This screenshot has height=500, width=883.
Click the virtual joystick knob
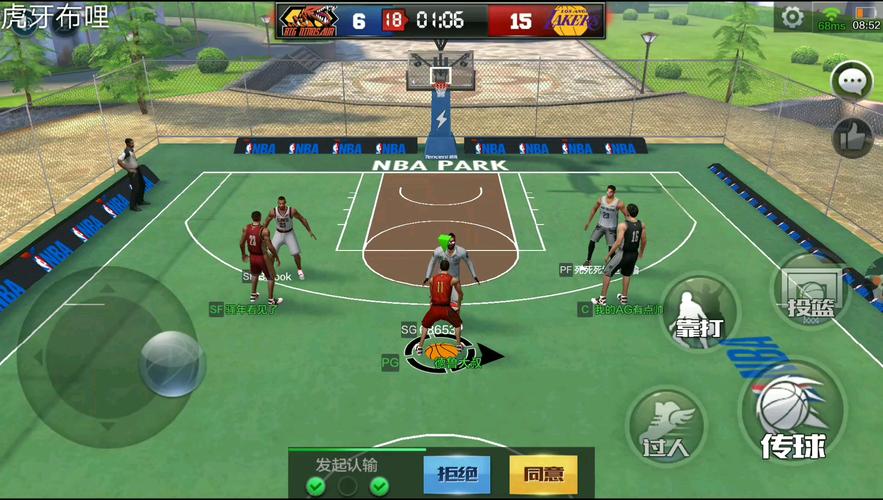172,363
